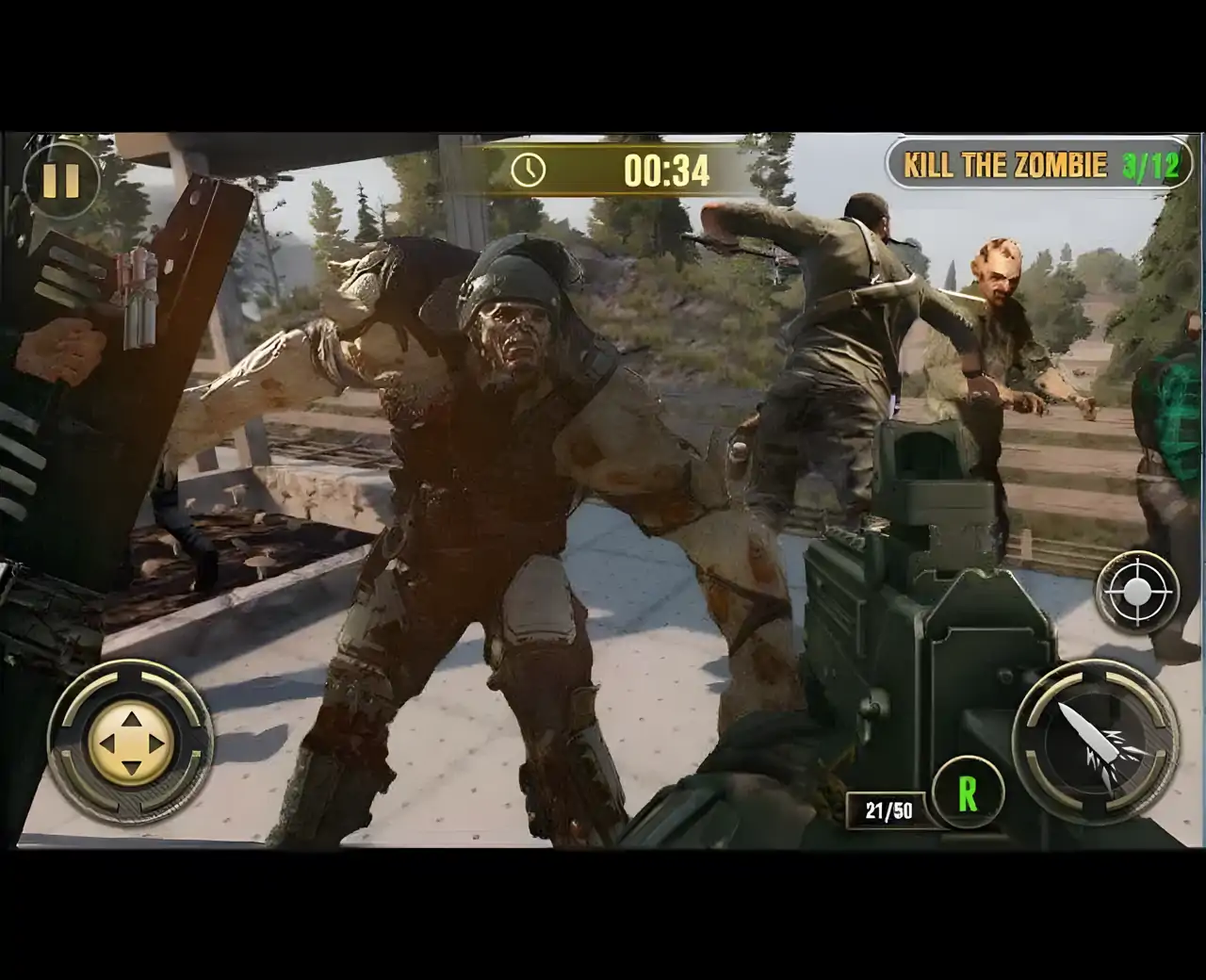Pause the game with the pause button
The height and width of the screenshot is (980, 1206).
61,179
